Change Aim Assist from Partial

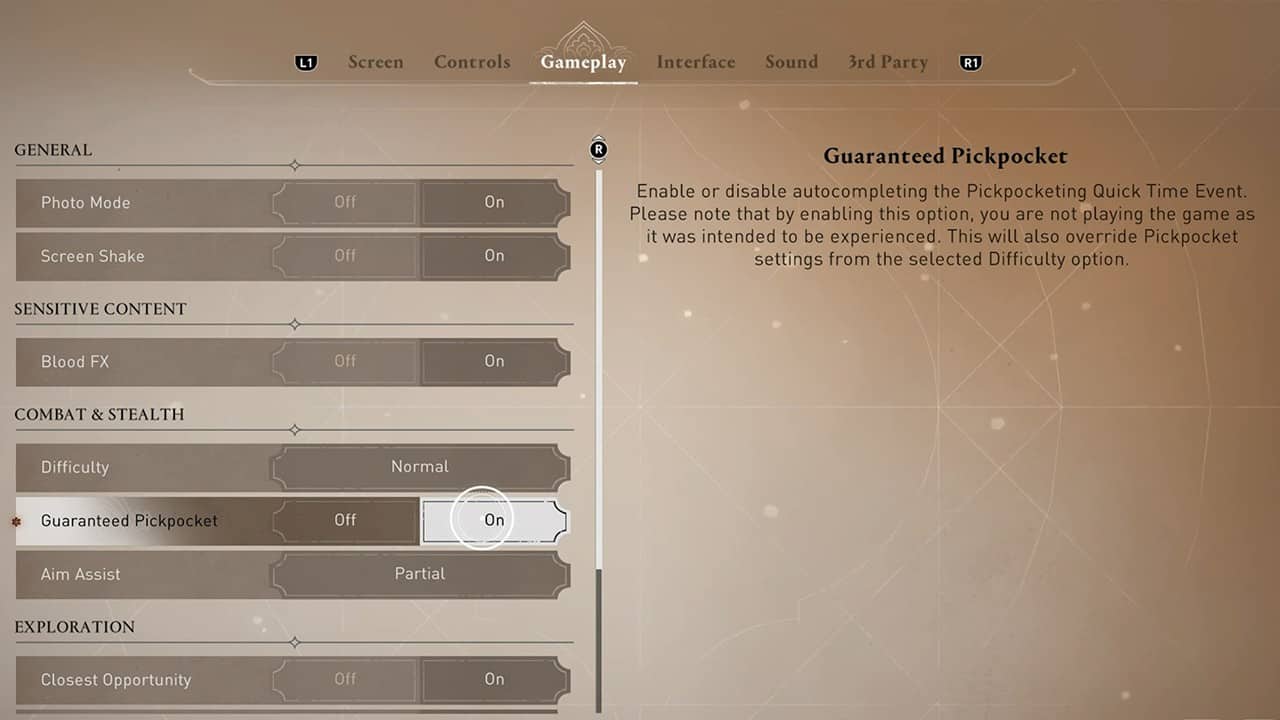coord(420,574)
